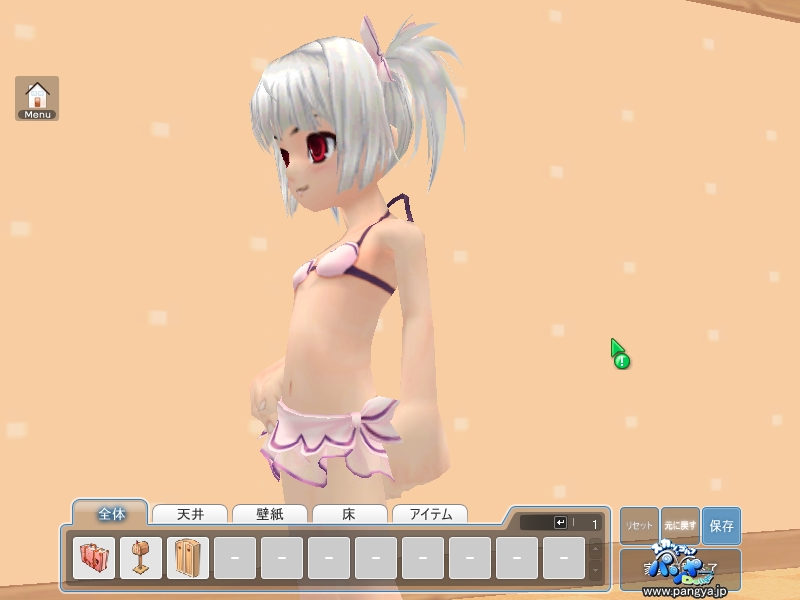This screenshot has height=600, width=800.
Task: Show the アイテム items tab
Action: pos(430,515)
